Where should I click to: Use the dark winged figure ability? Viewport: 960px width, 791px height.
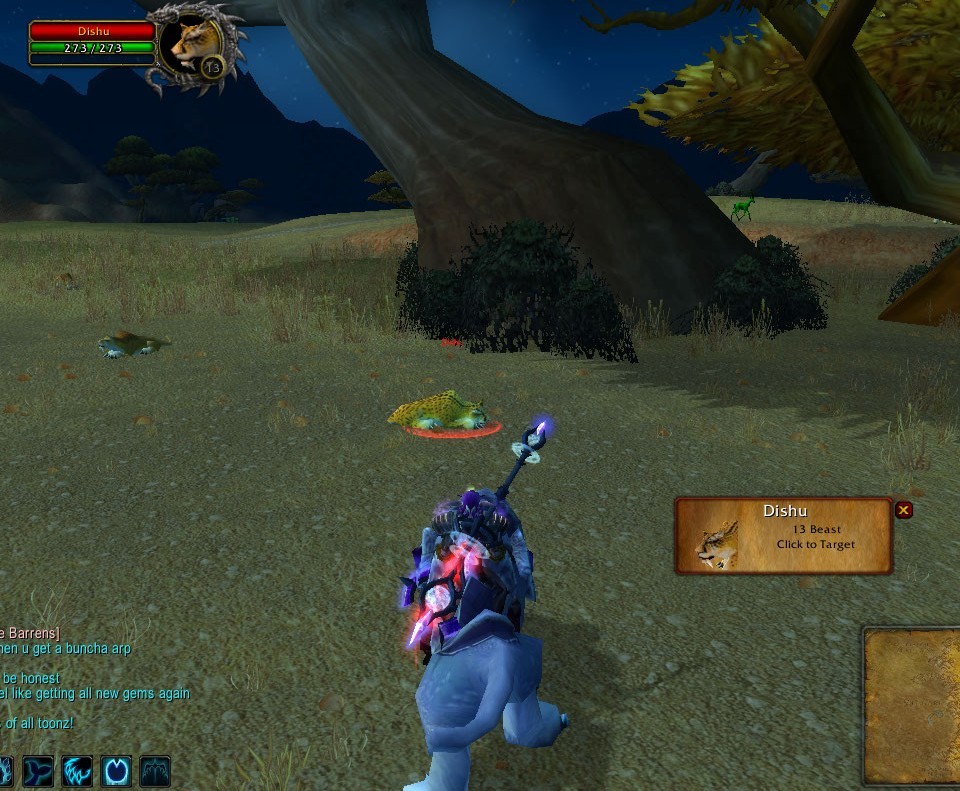pos(155,771)
